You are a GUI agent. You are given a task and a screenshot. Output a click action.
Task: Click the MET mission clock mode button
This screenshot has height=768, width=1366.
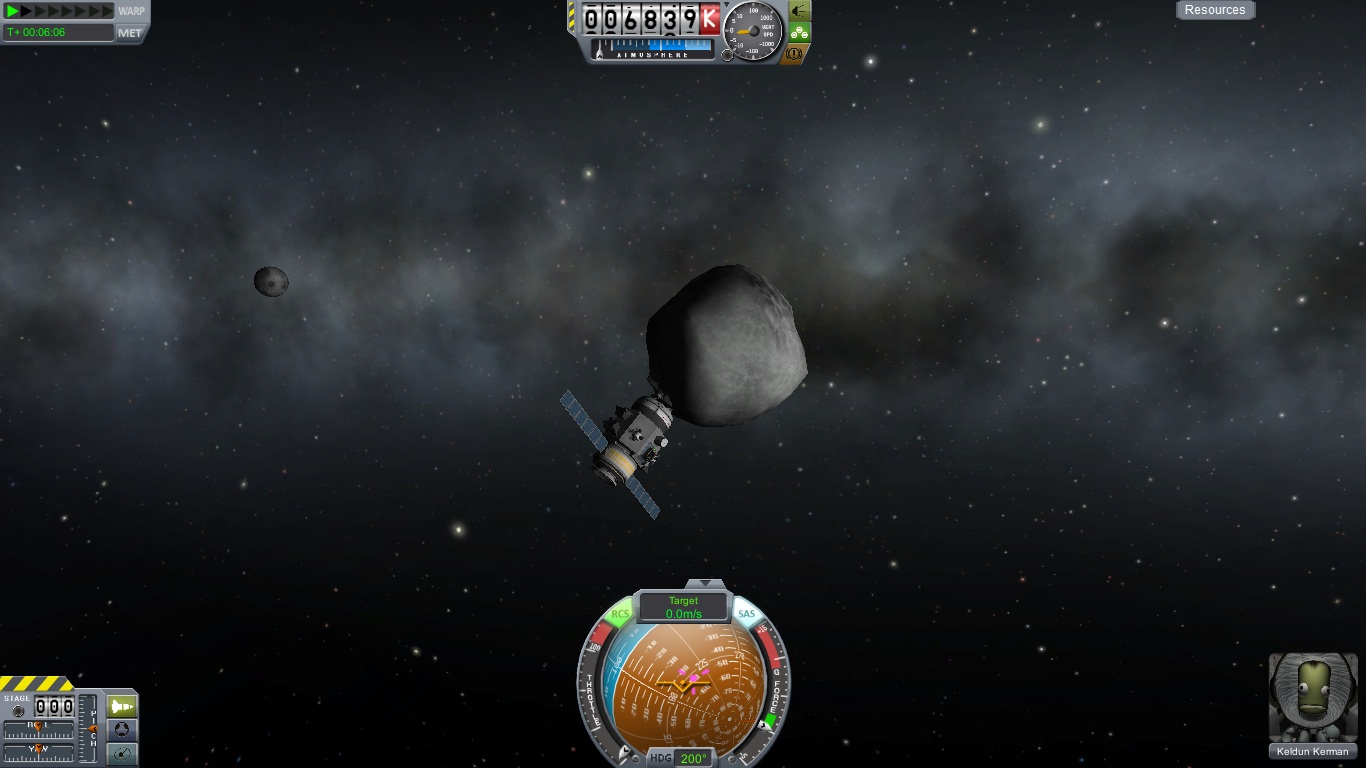pos(130,33)
